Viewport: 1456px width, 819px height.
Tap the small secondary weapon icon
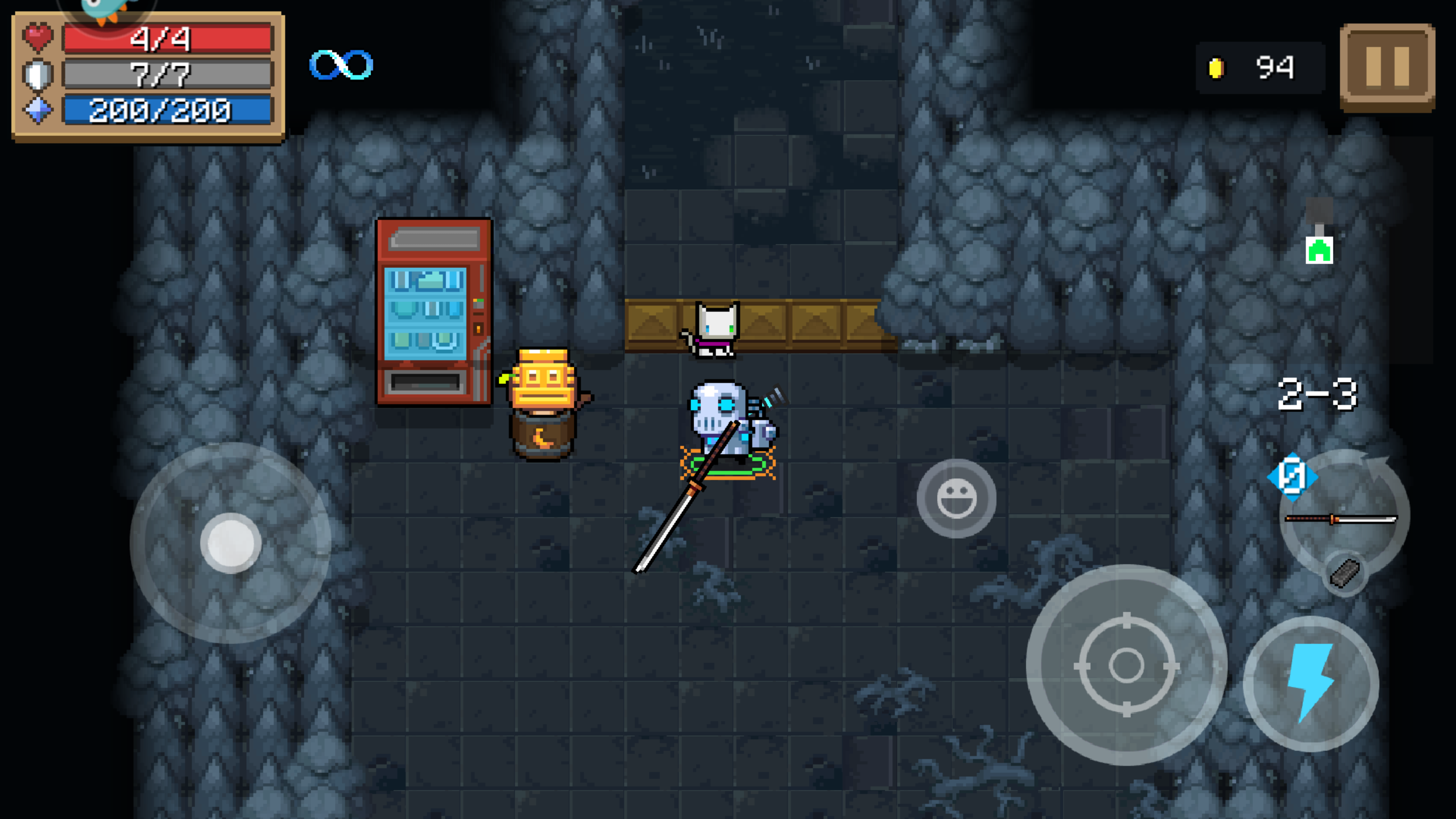point(1345,573)
